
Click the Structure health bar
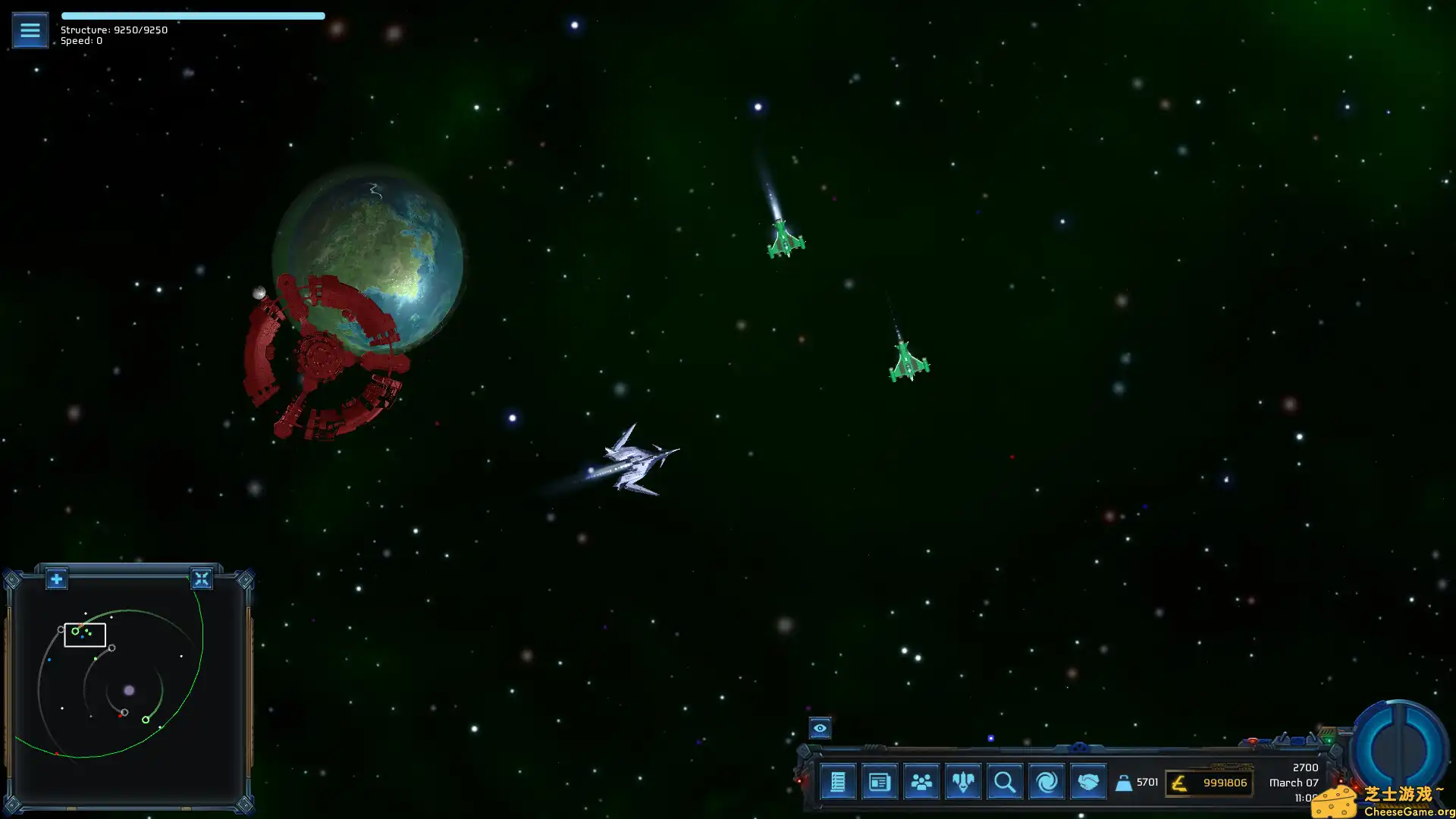click(x=193, y=15)
